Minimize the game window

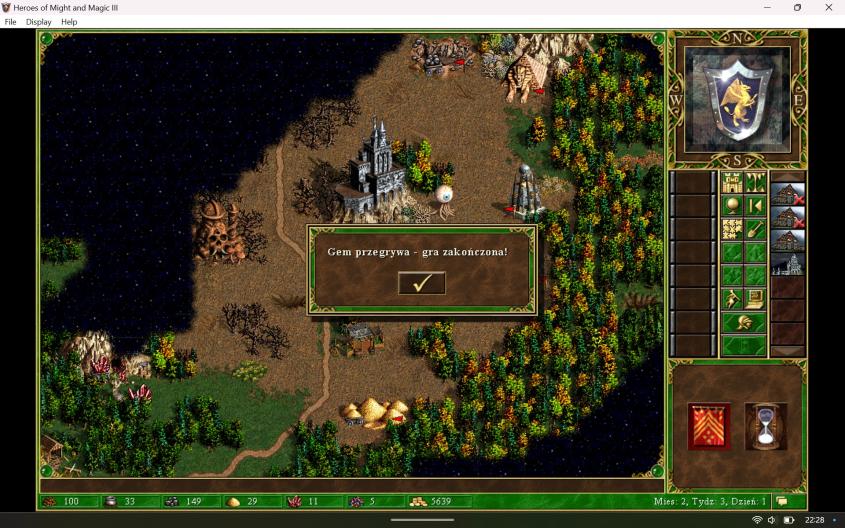pos(766,7)
